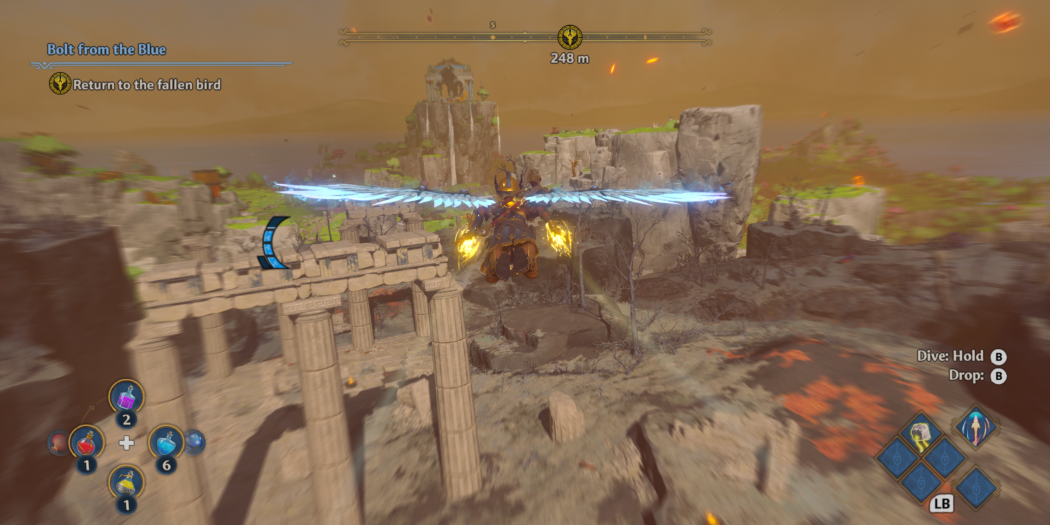Viewport: 1050px width, 525px height.
Task: Click the pomegranate icon beside red potion
Action: point(56,442)
